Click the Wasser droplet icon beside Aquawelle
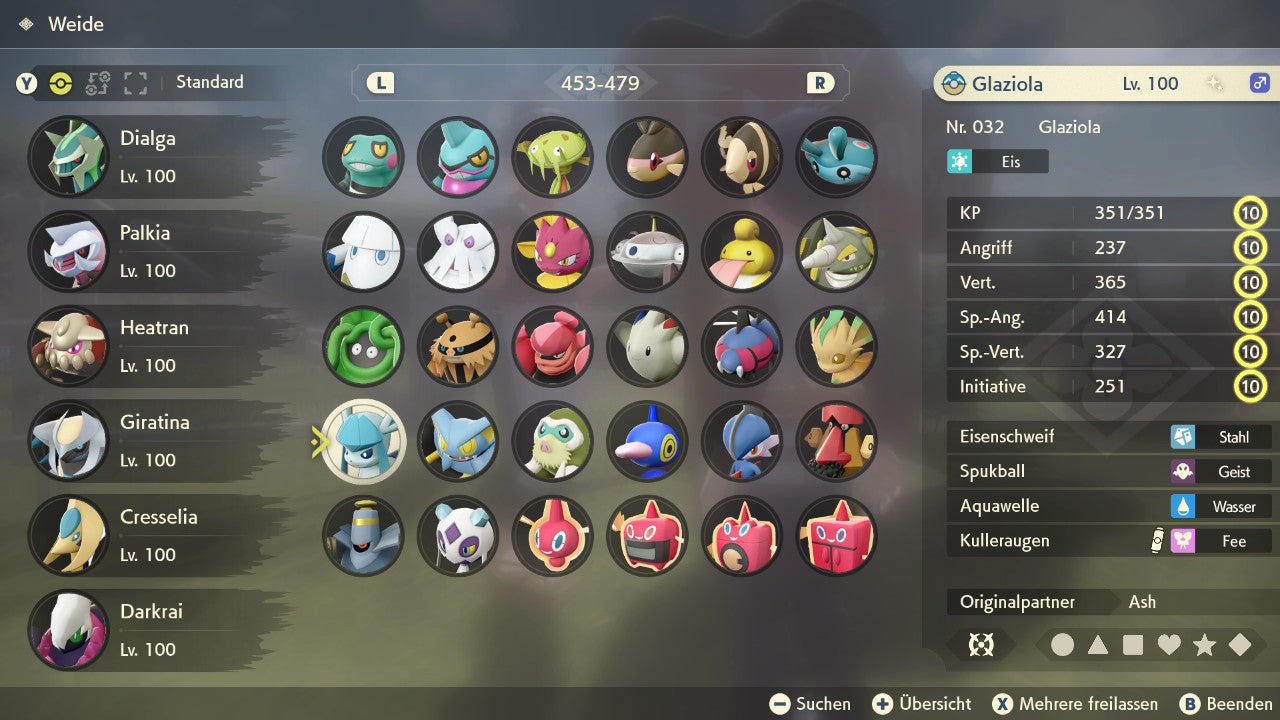This screenshot has width=1280, height=720. pos(1183,506)
